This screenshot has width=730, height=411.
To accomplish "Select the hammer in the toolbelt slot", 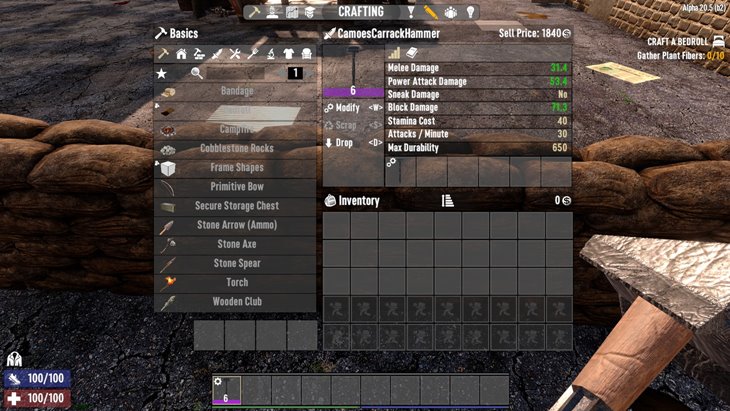I will [x=226, y=390].
